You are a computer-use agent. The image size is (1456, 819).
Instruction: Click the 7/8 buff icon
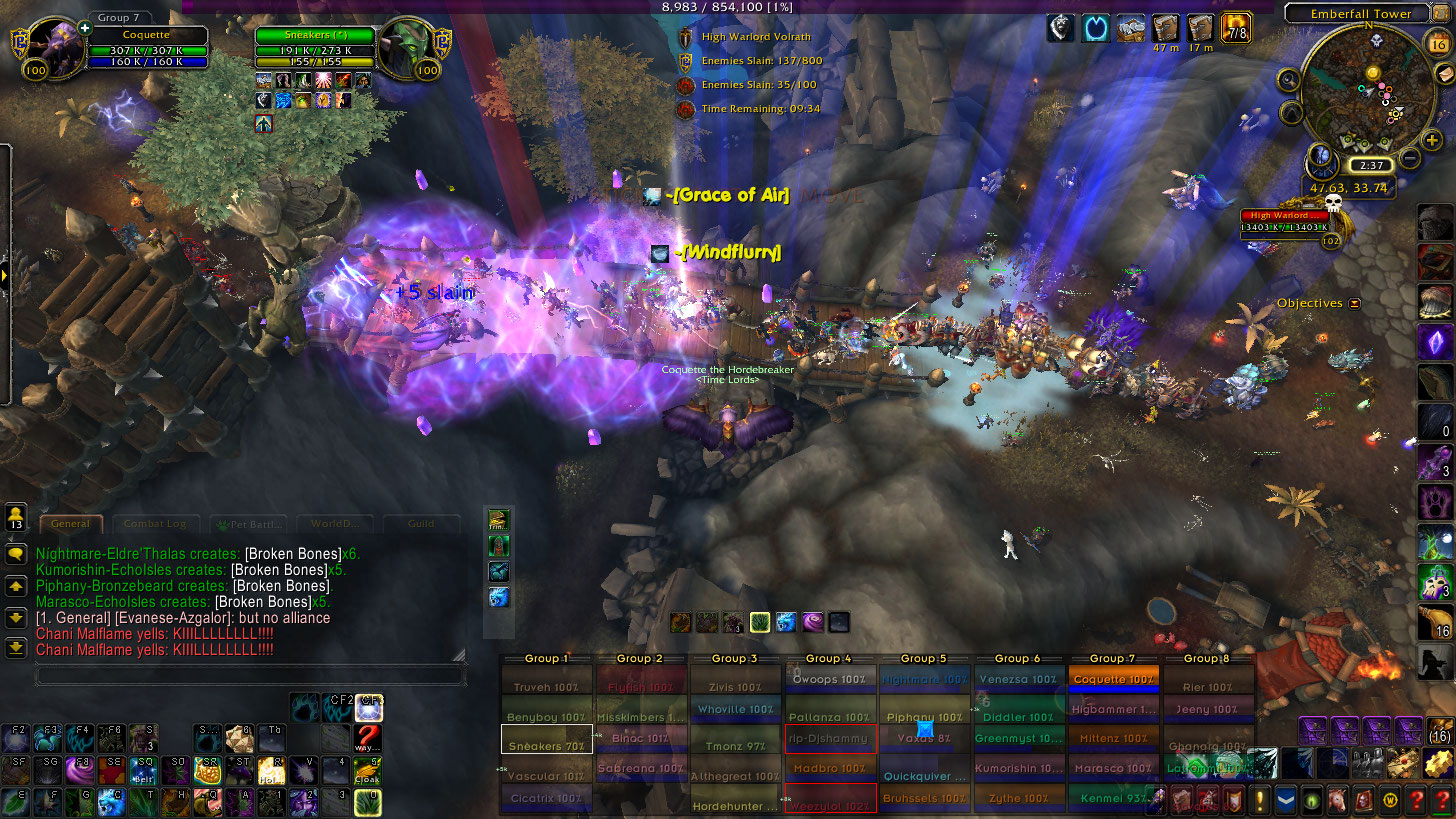[1237, 28]
